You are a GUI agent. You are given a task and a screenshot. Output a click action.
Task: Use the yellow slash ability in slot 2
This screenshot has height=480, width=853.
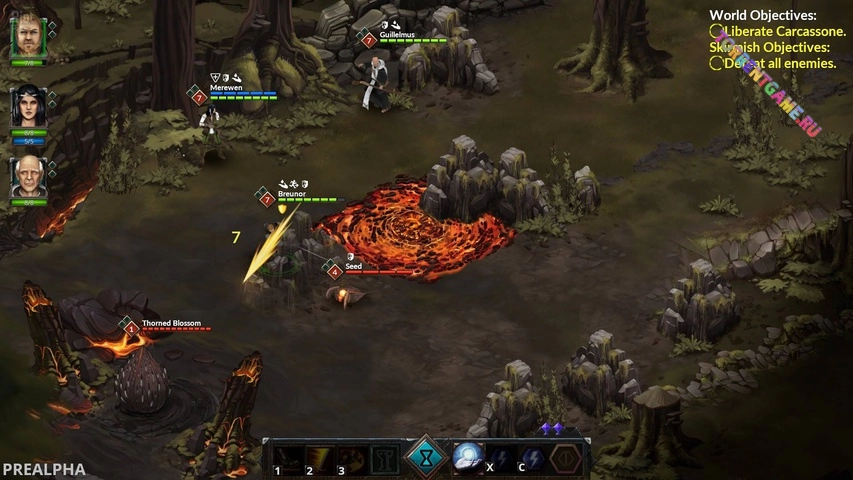point(320,458)
